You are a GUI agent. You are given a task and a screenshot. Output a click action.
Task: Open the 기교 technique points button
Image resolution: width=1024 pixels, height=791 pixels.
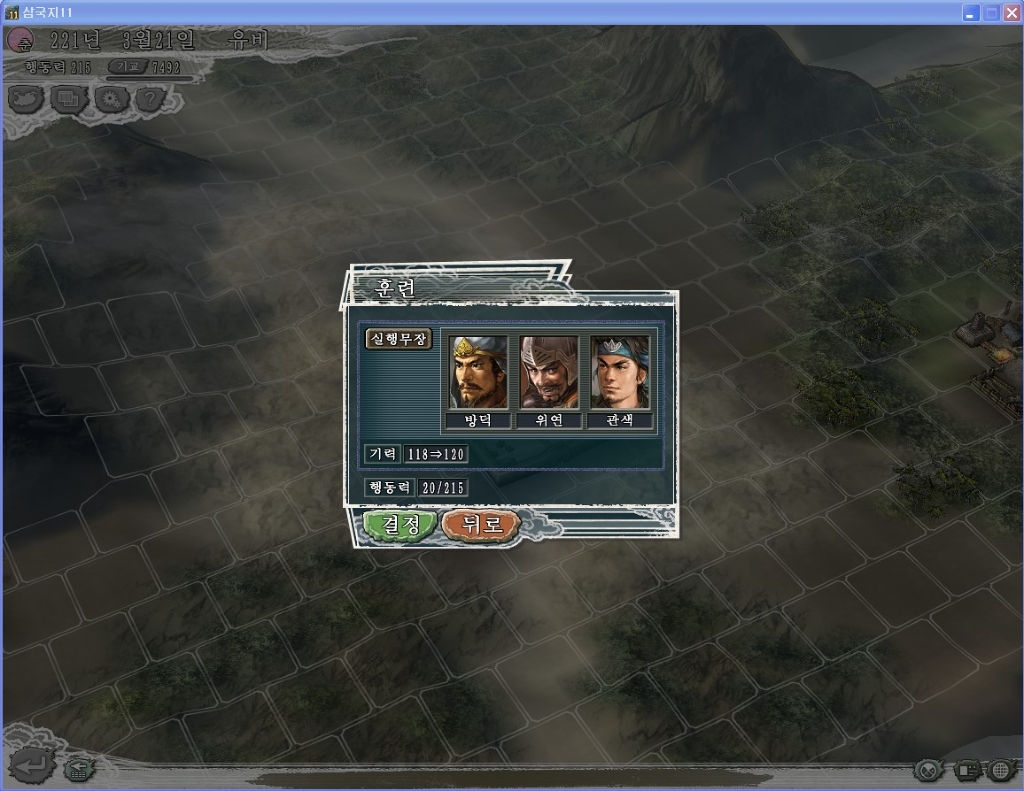[x=128, y=67]
